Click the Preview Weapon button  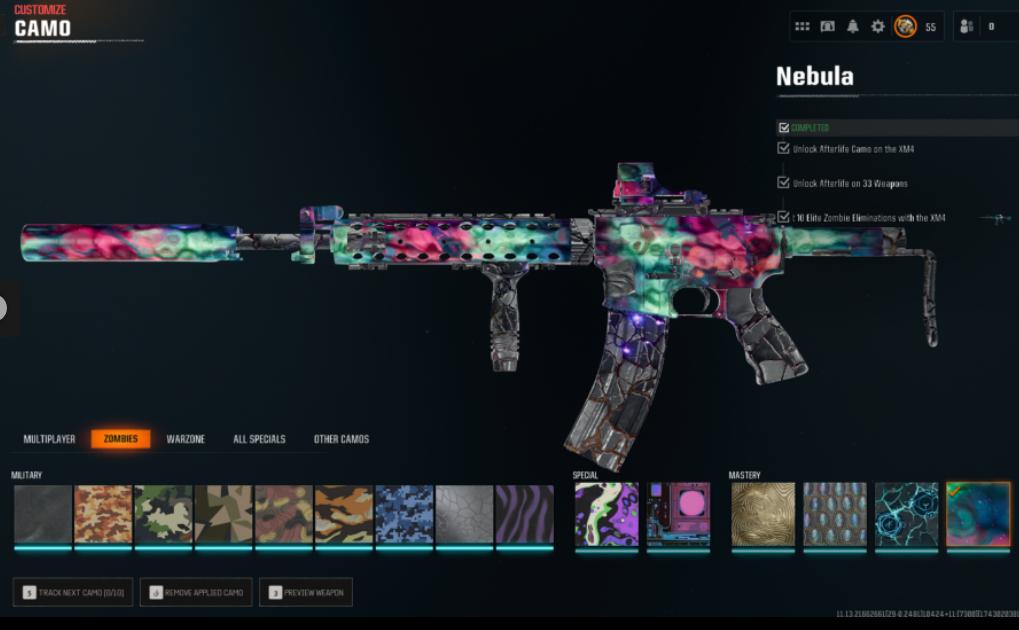coord(305,592)
